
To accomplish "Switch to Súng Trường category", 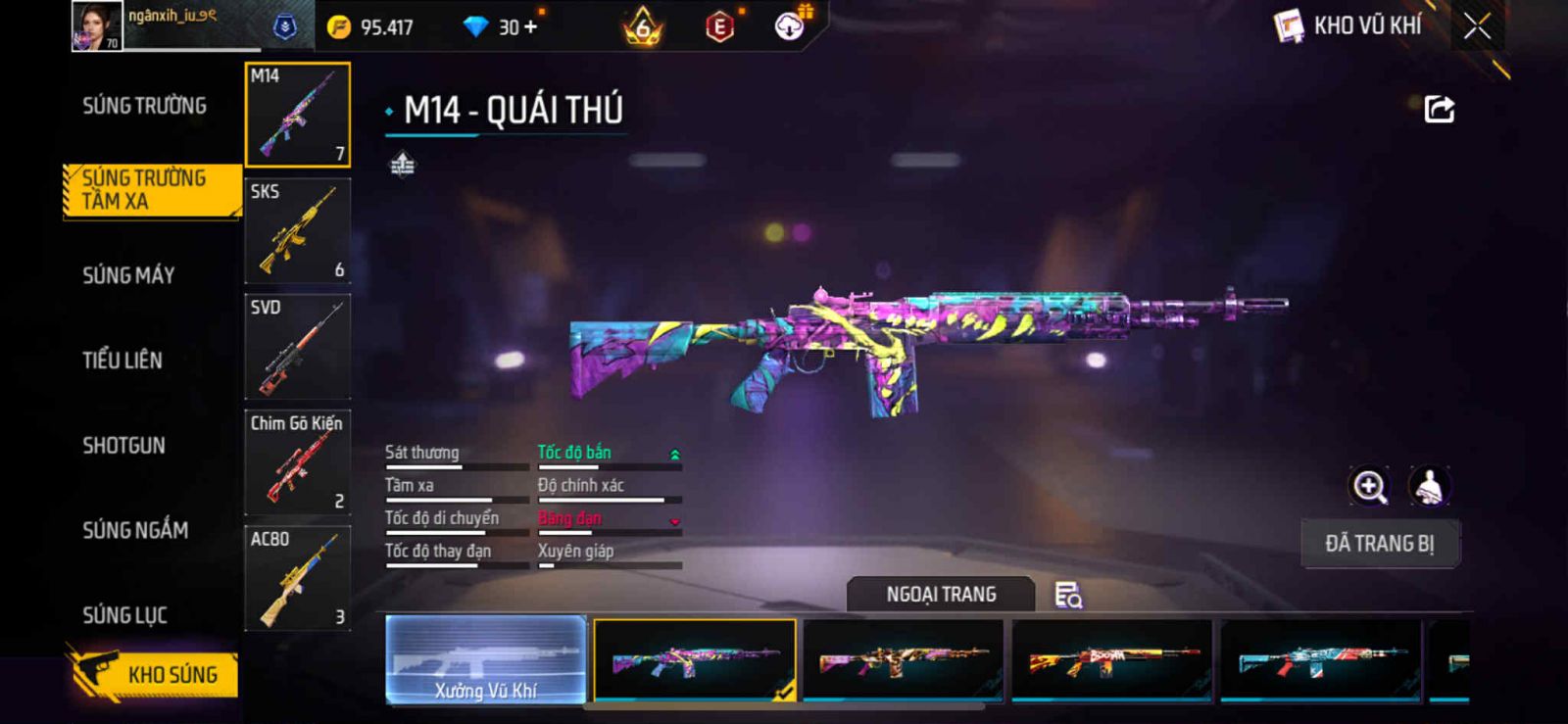I will pos(144,106).
